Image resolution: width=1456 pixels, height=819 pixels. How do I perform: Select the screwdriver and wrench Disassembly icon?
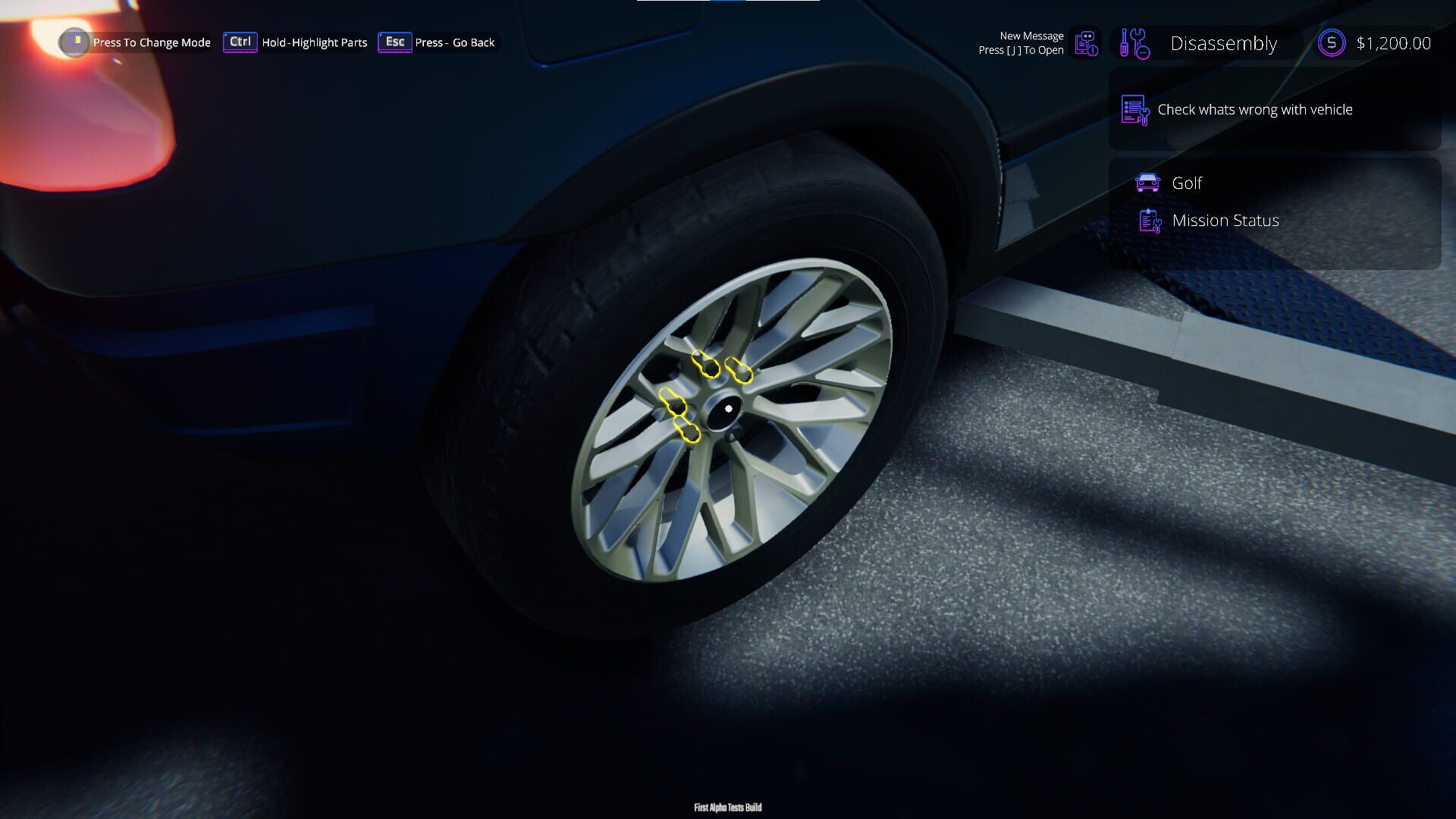[x=1133, y=43]
